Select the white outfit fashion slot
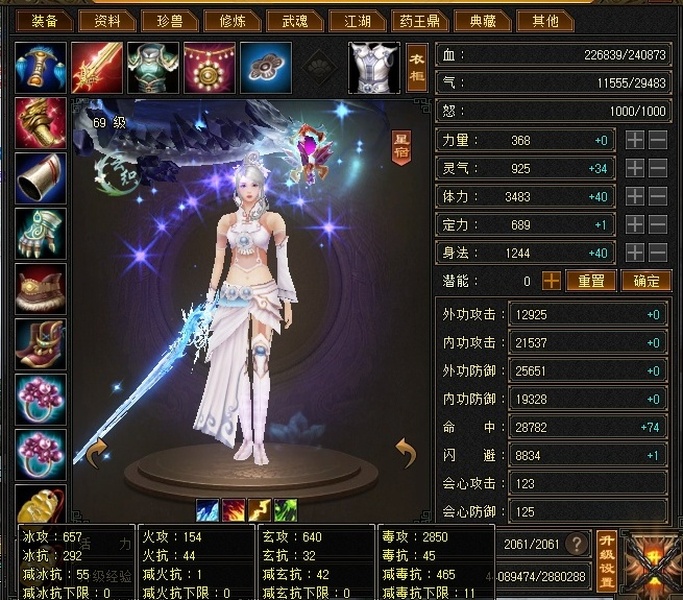Image resolution: width=683 pixels, height=600 pixels. pos(373,68)
